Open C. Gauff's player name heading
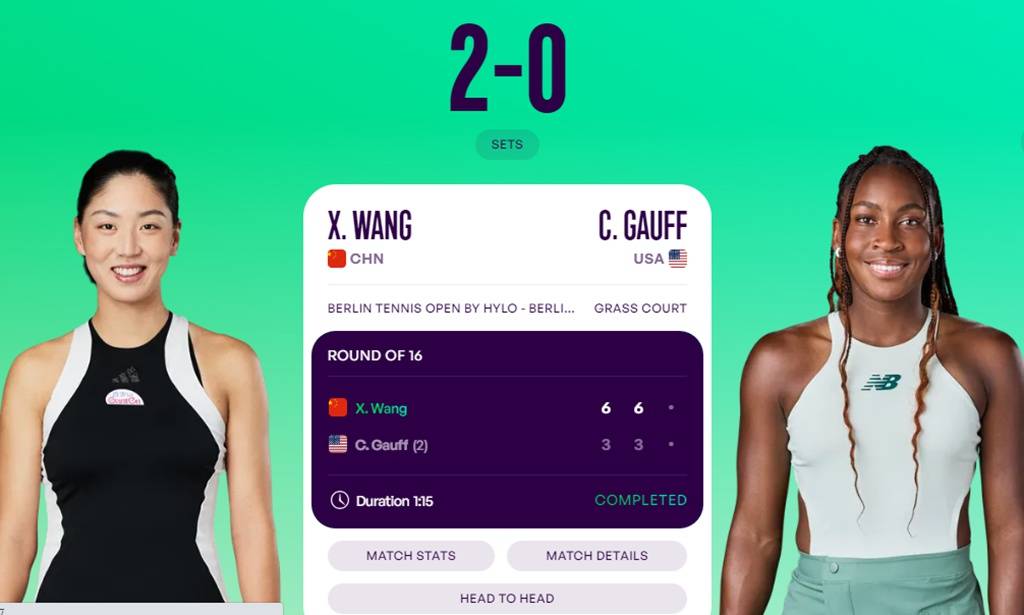This screenshot has height=615, width=1024. pos(642,227)
